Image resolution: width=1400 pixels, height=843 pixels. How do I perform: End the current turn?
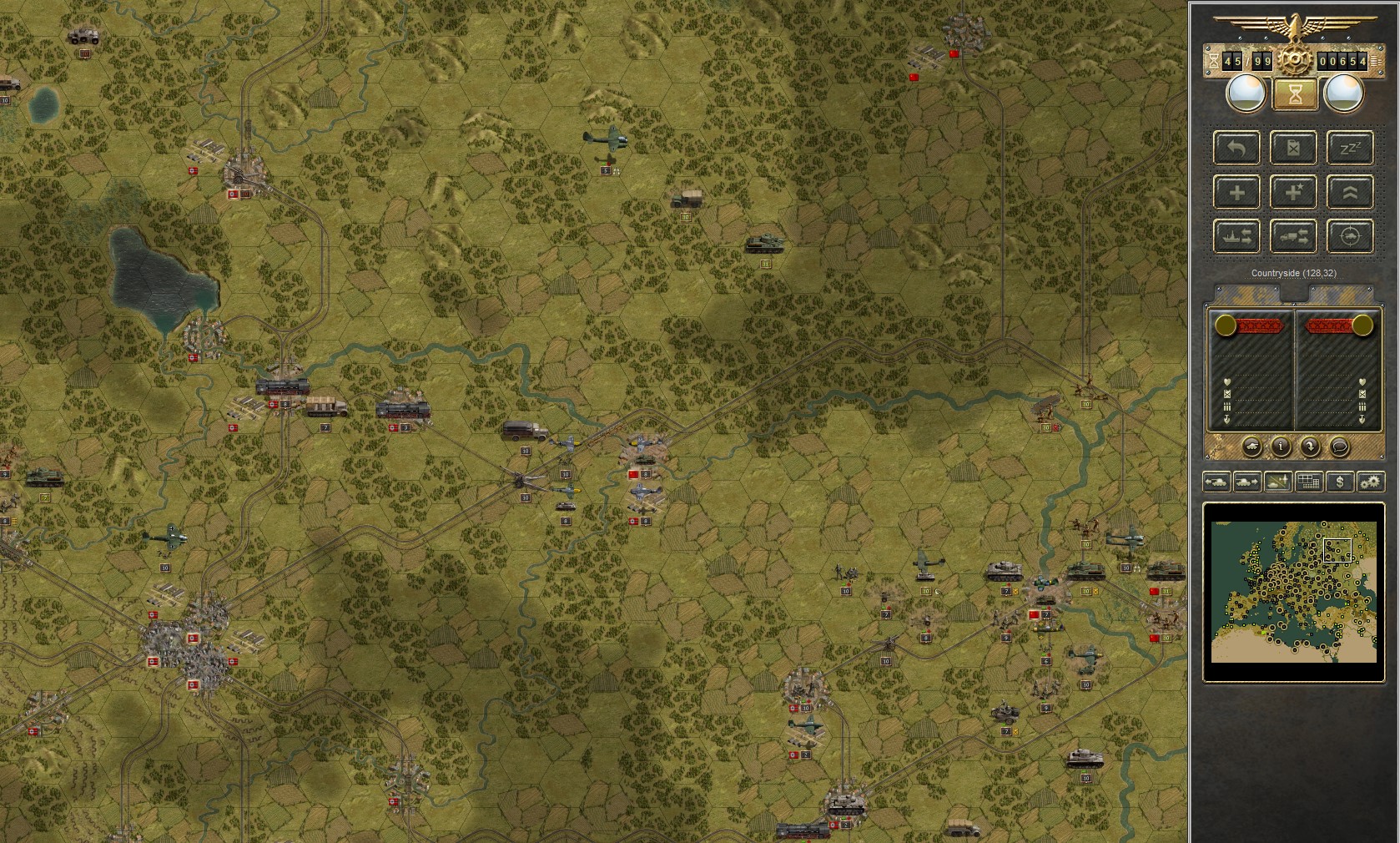(x=1294, y=94)
